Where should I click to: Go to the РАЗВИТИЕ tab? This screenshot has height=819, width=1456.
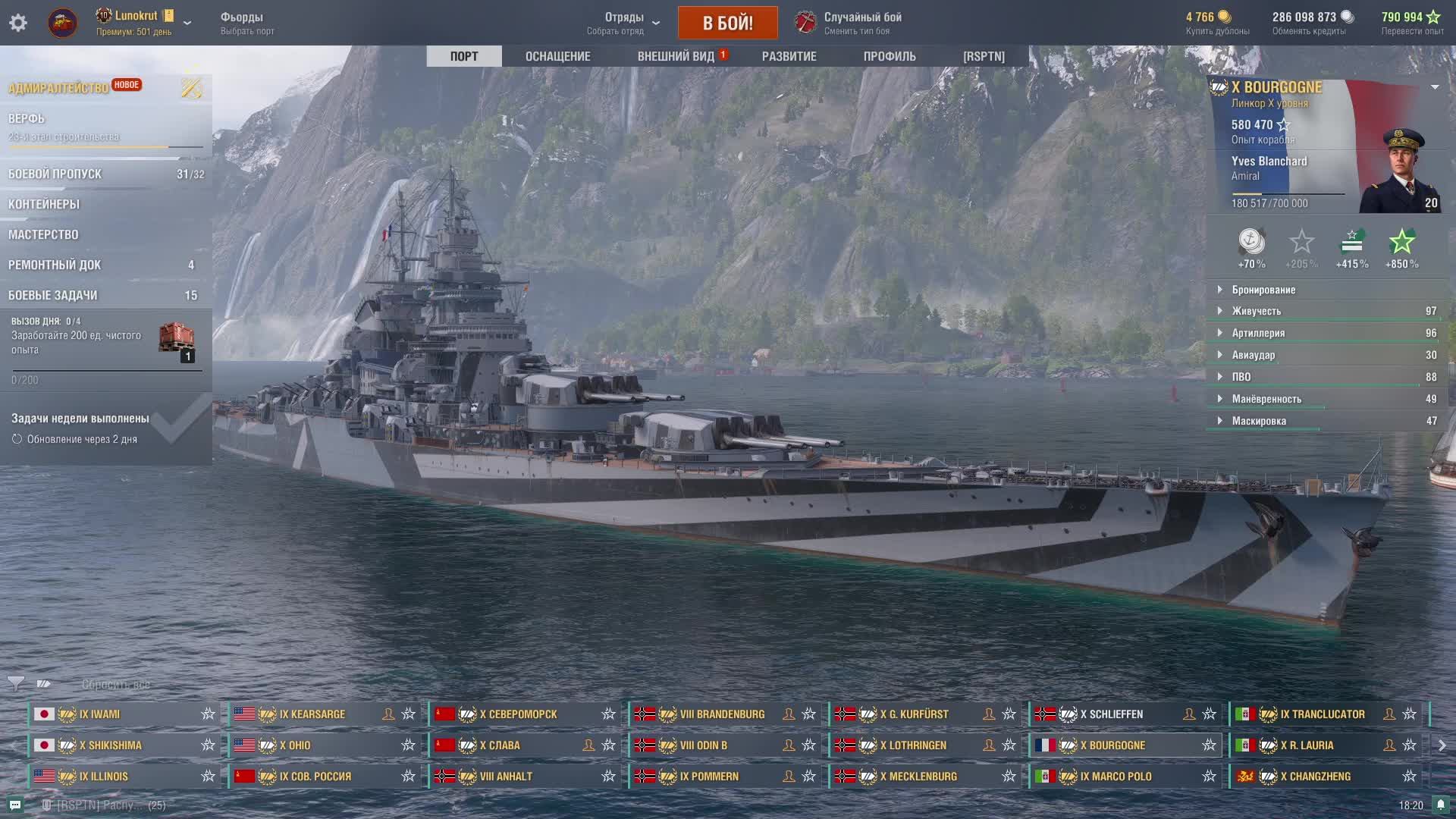coord(789,56)
